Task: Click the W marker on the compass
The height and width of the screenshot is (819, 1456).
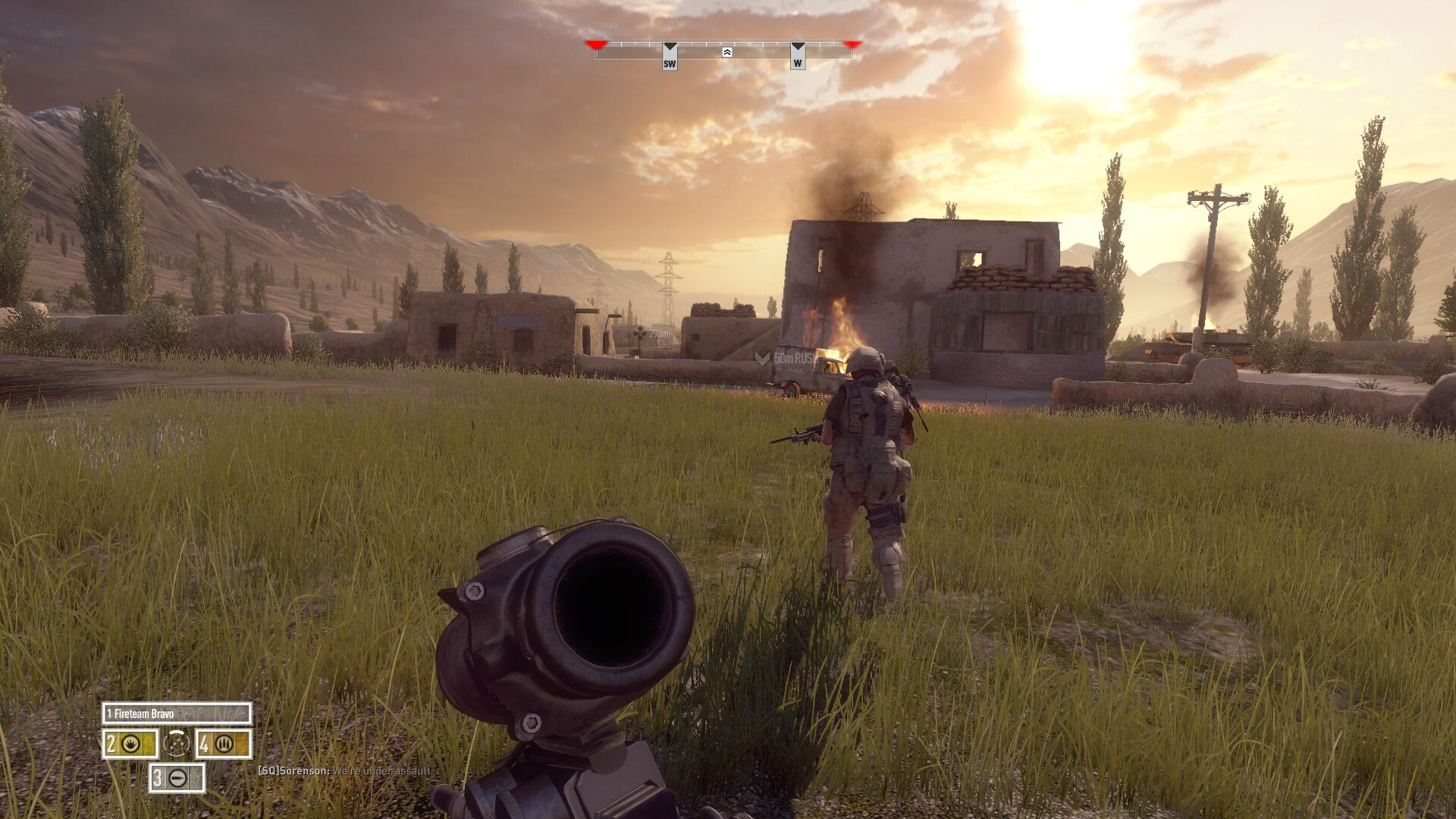Action: coord(798,57)
